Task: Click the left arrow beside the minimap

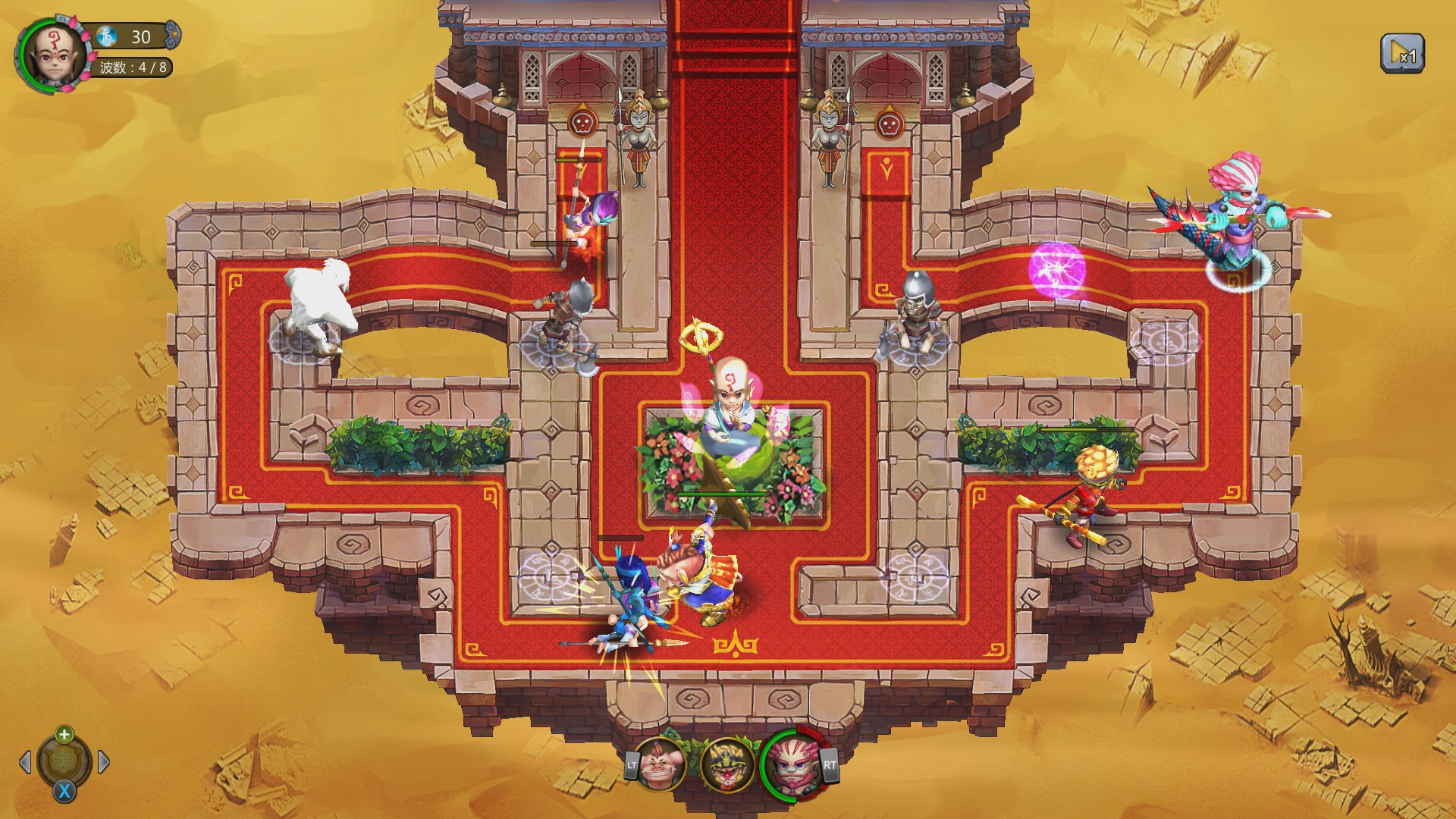Action: (x=25, y=761)
